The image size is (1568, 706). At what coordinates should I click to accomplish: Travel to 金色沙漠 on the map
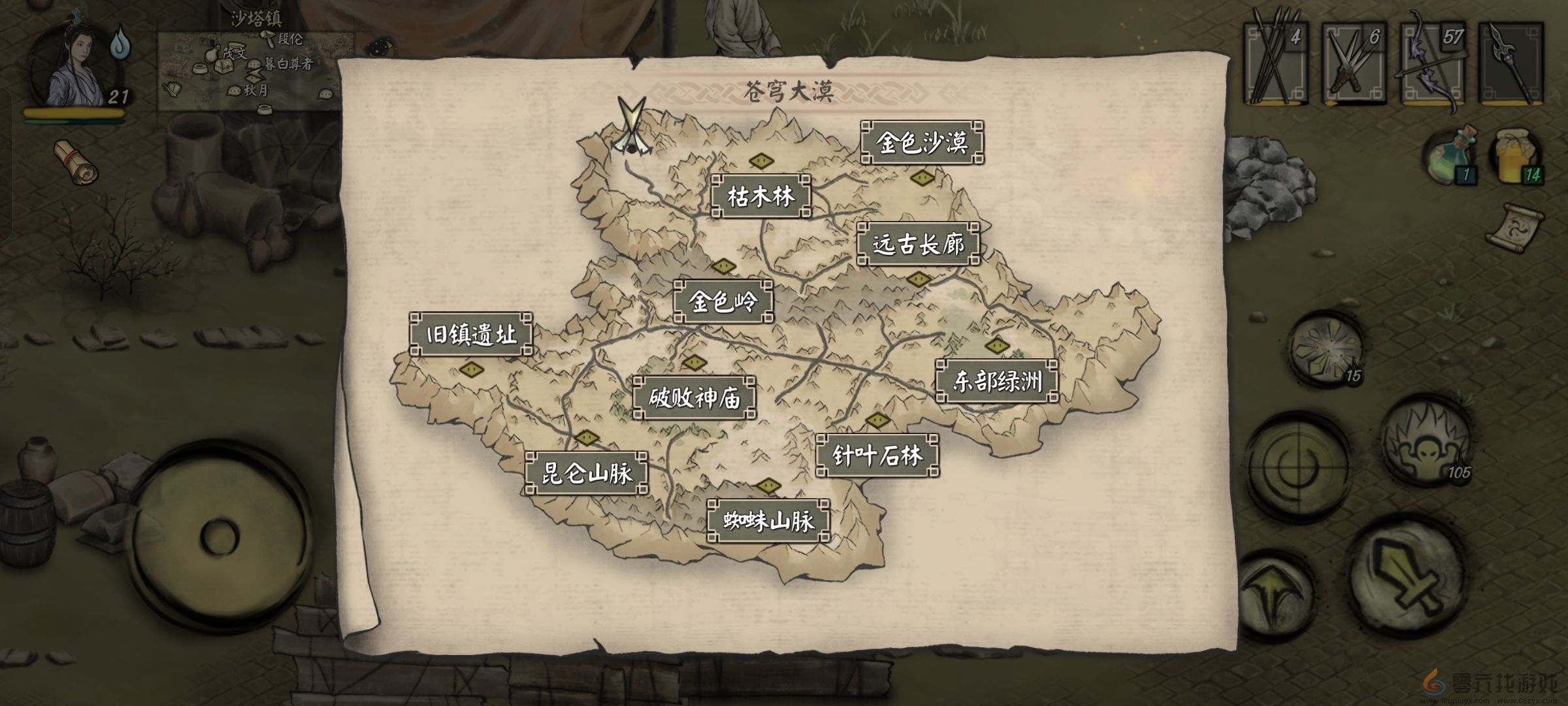tap(924, 140)
